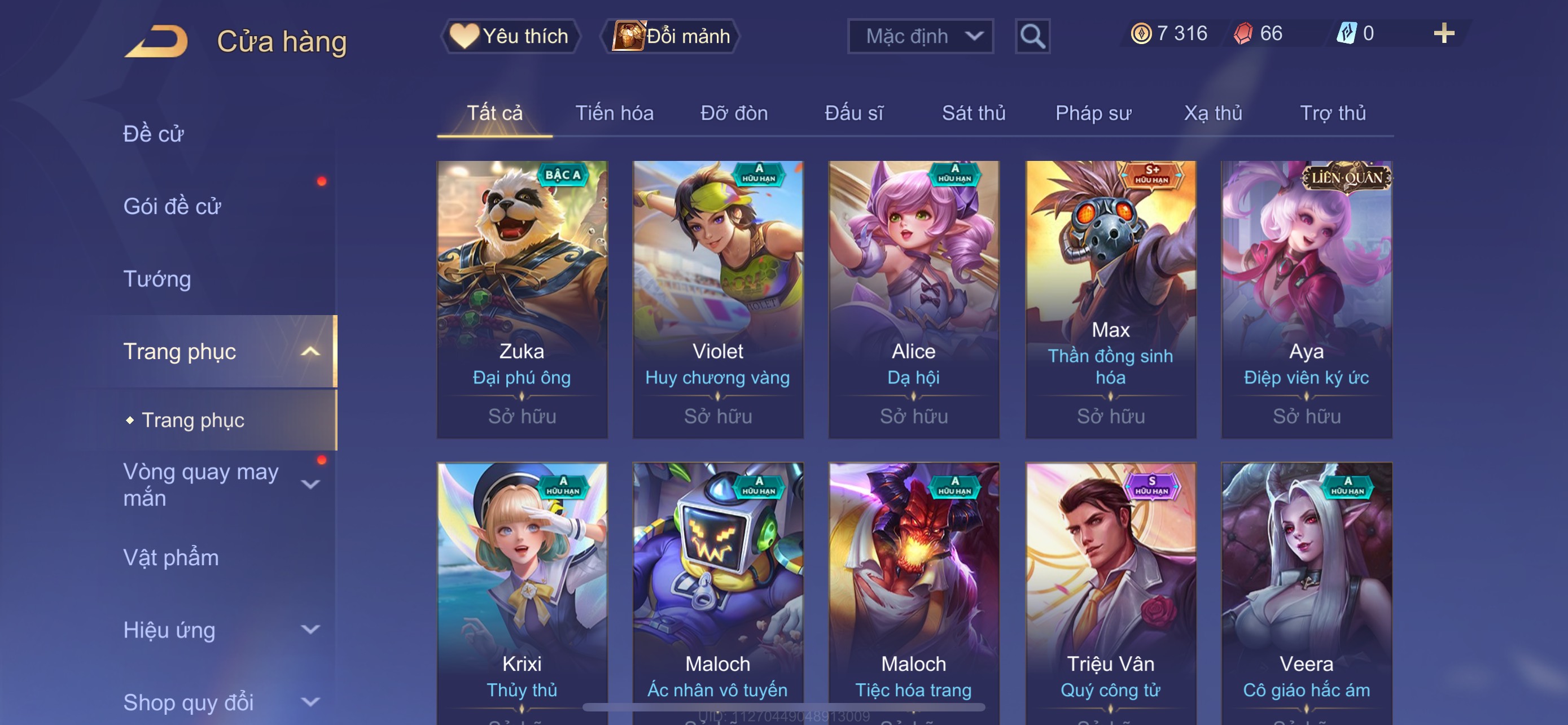Open the Vật phẩm section
Image resolution: width=1568 pixels, height=725 pixels.
click(x=171, y=558)
